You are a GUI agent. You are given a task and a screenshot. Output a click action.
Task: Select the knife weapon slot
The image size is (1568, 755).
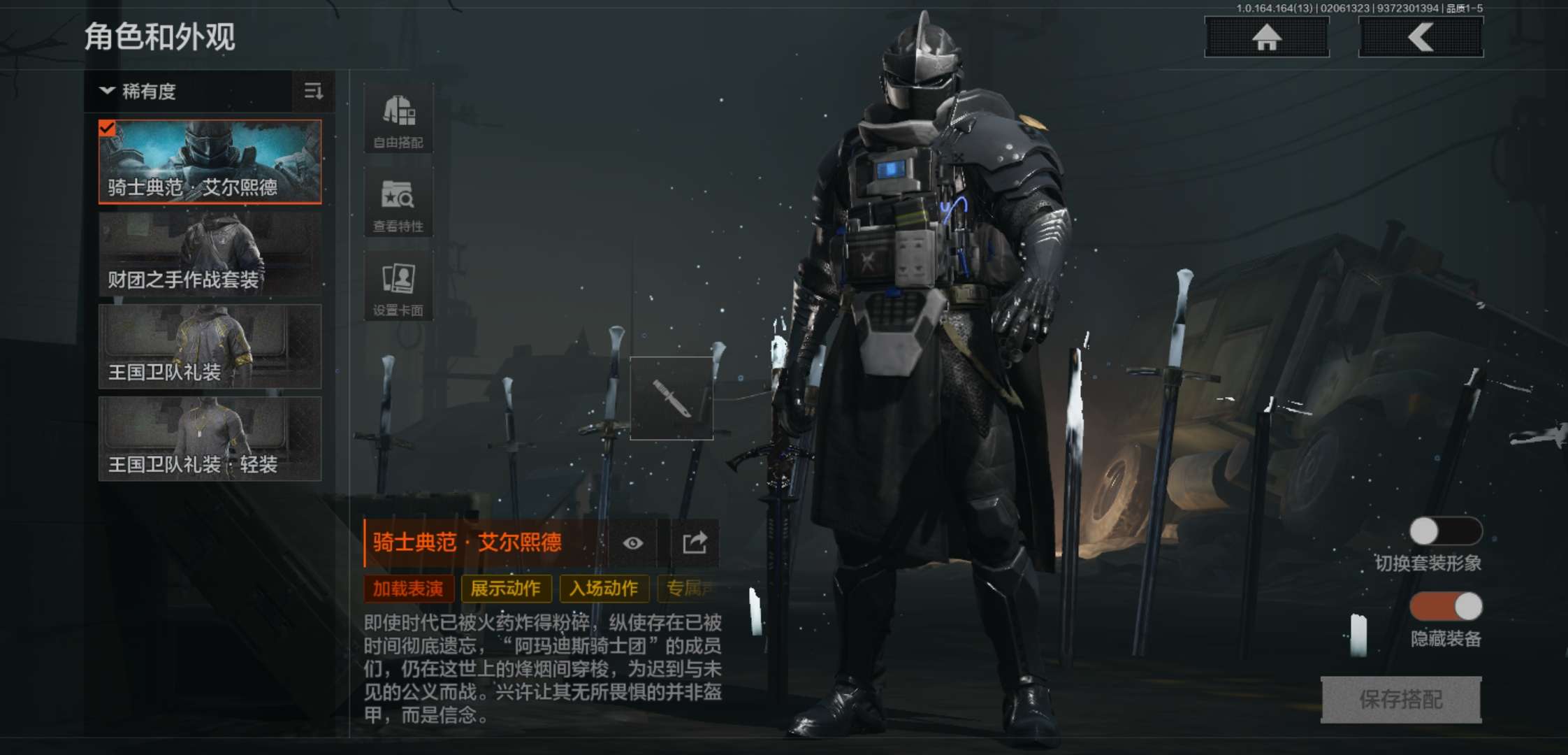tap(672, 398)
